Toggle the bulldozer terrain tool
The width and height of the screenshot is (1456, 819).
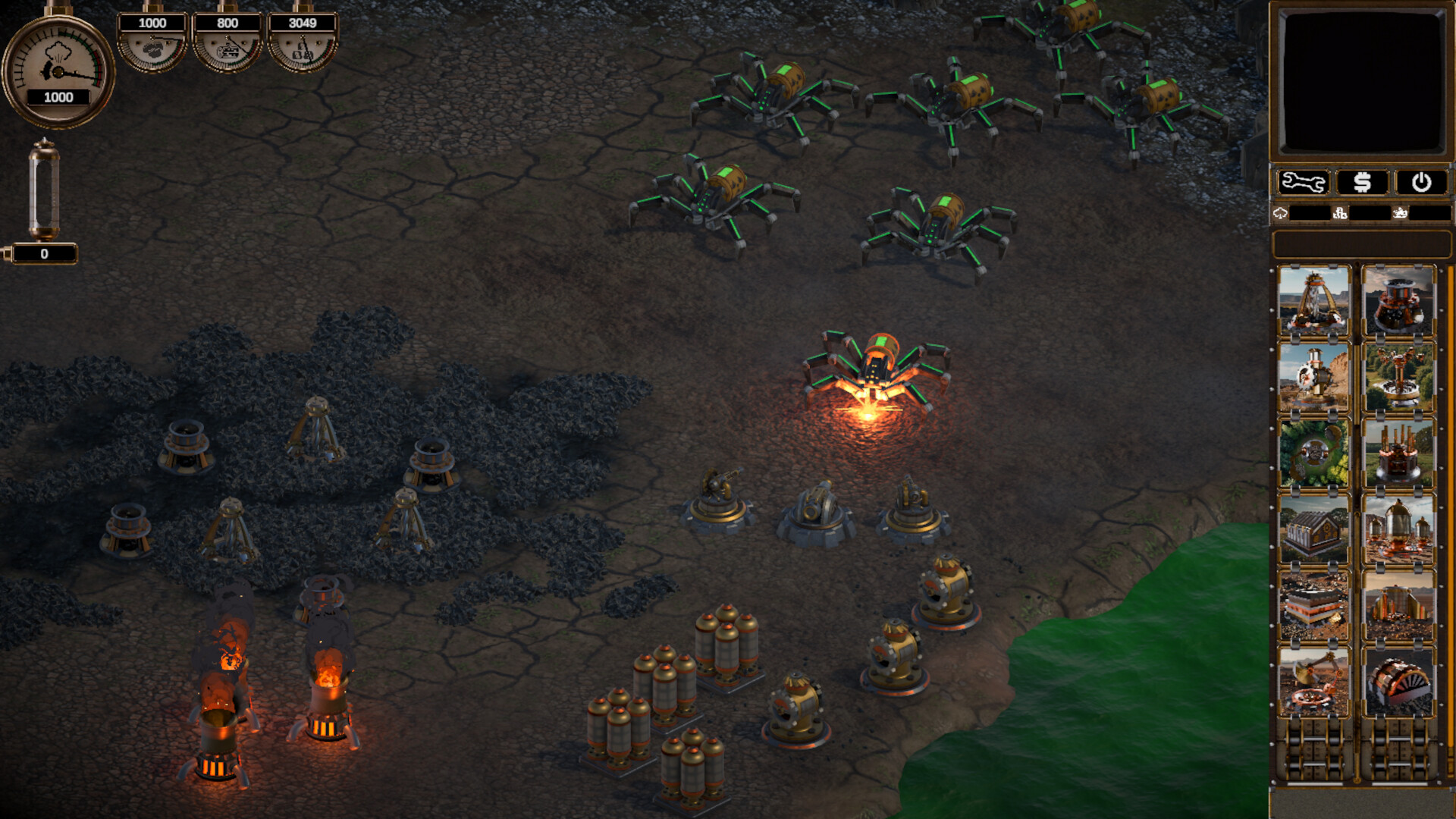(1401, 215)
